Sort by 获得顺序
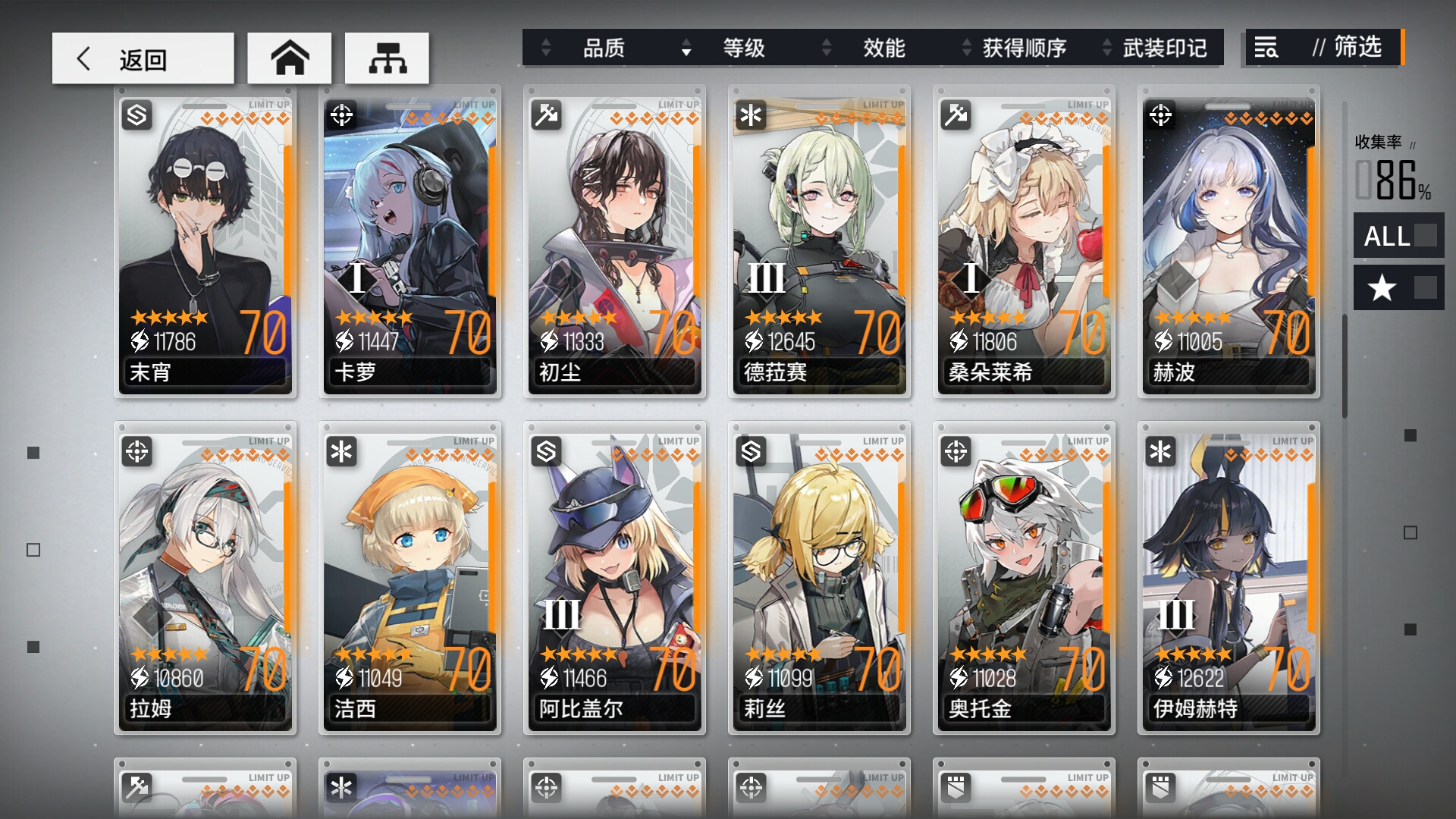The width and height of the screenshot is (1456, 819). click(x=1024, y=49)
